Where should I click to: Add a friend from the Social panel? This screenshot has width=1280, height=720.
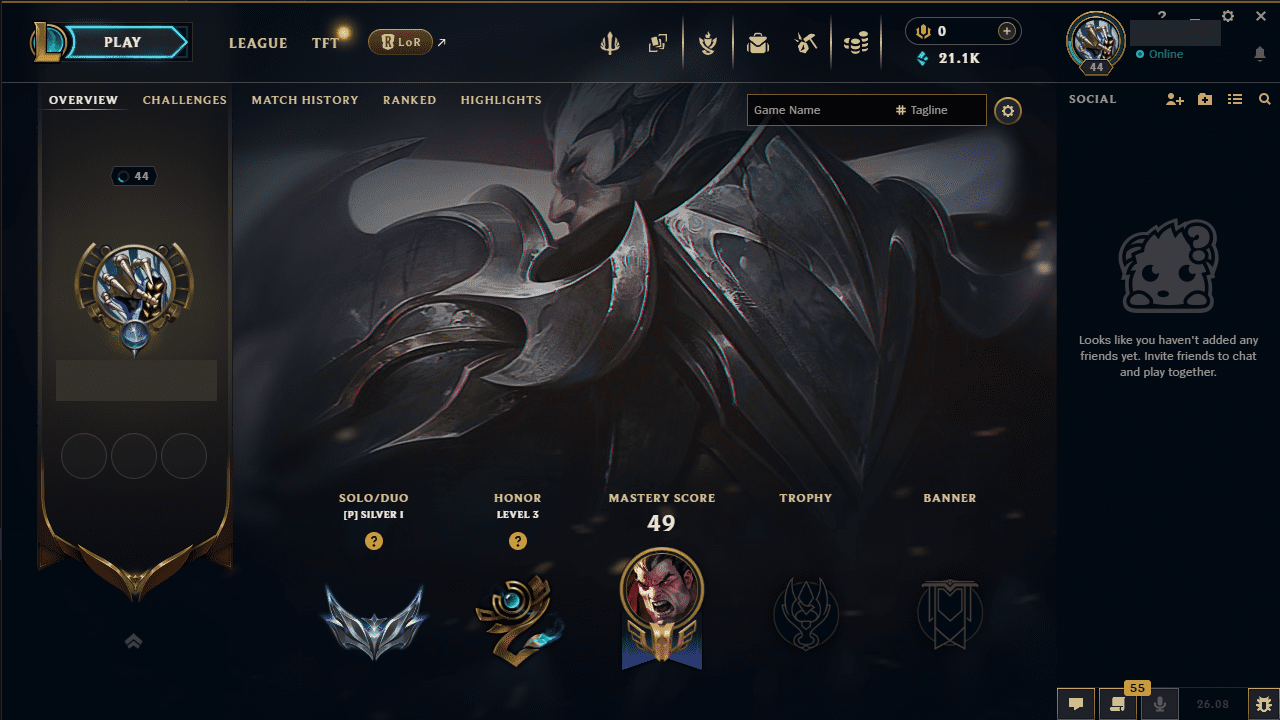click(1174, 99)
